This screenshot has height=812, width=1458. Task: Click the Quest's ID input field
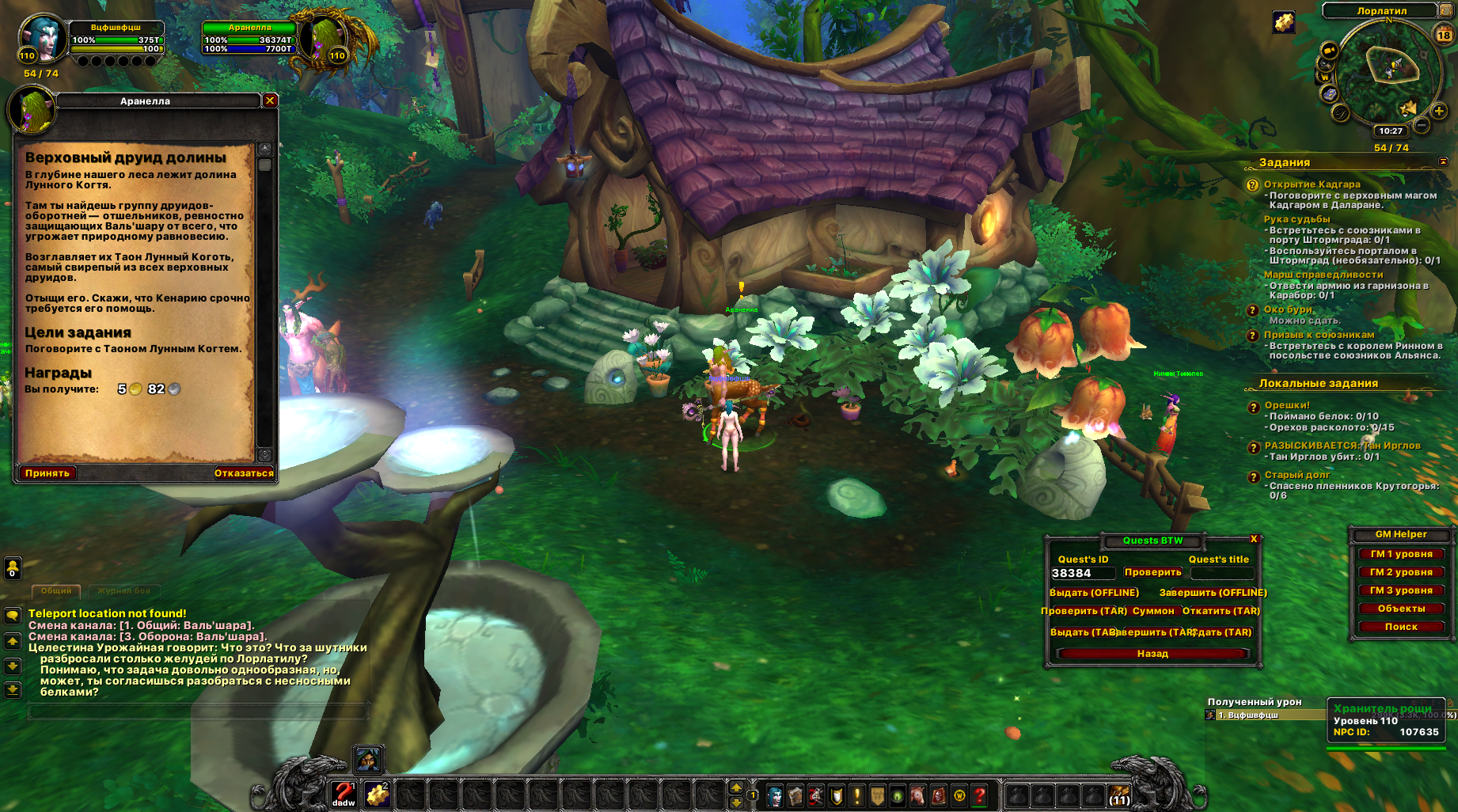pyautogui.click(x=1082, y=573)
